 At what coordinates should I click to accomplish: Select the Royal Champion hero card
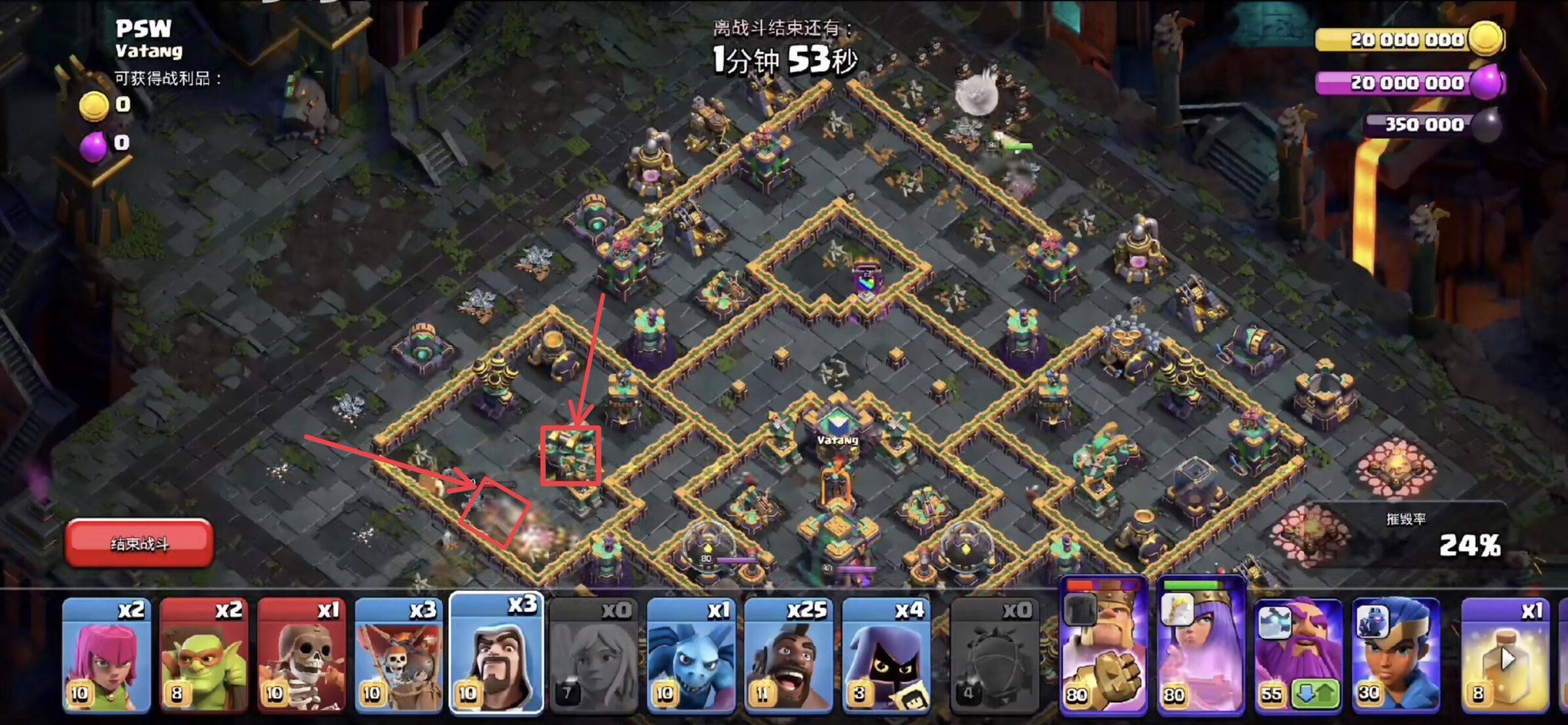pyautogui.click(x=1396, y=655)
